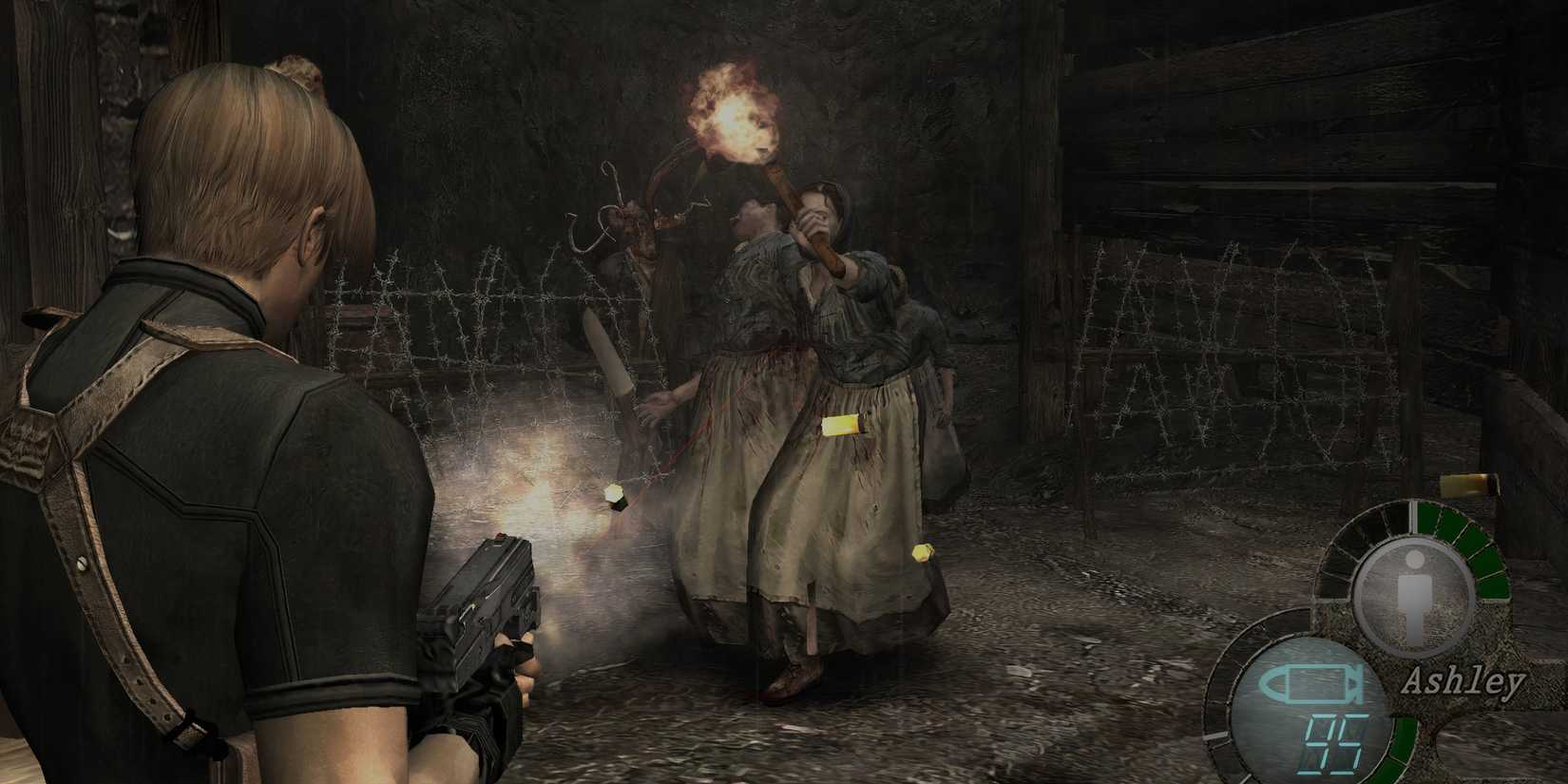Click the Ashley name label
1568x784 pixels.
[x=1463, y=679]
